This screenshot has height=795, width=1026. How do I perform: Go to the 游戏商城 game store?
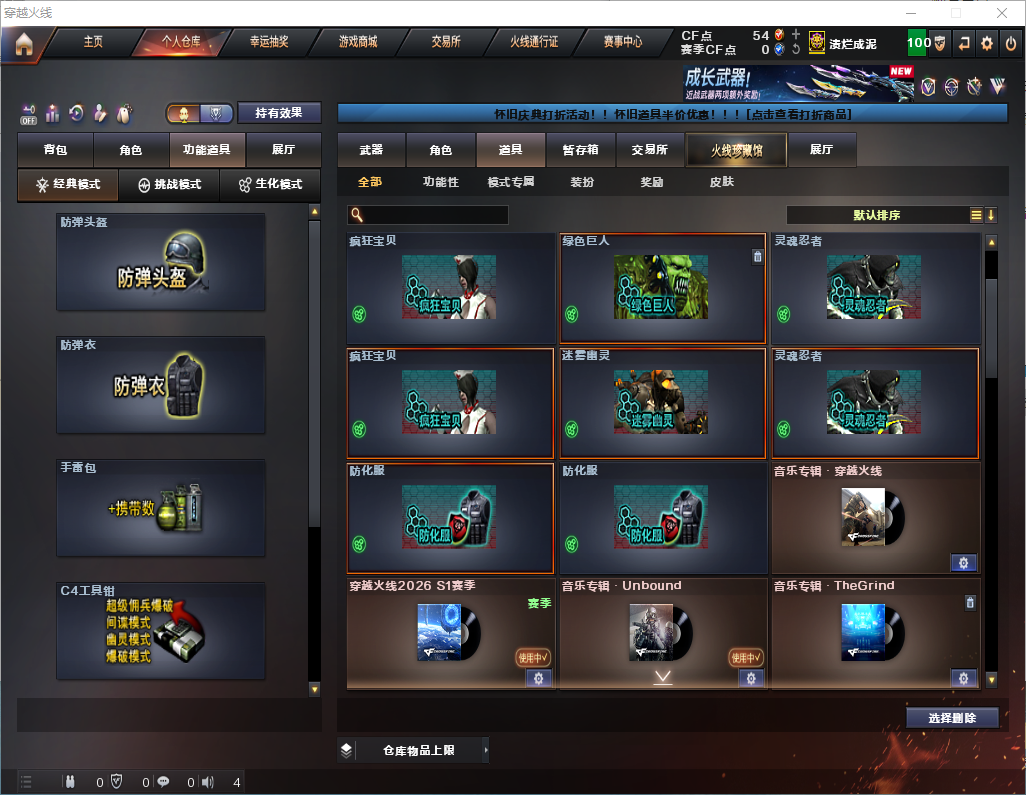tap(358, 42)
